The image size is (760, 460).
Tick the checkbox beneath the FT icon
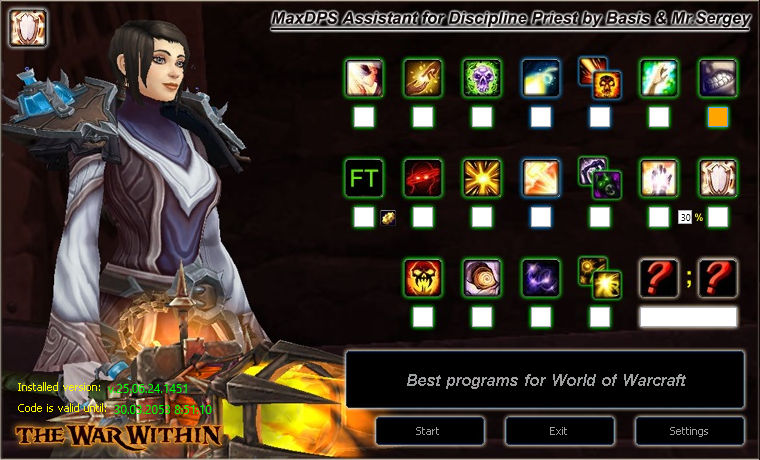pos(364,217)
